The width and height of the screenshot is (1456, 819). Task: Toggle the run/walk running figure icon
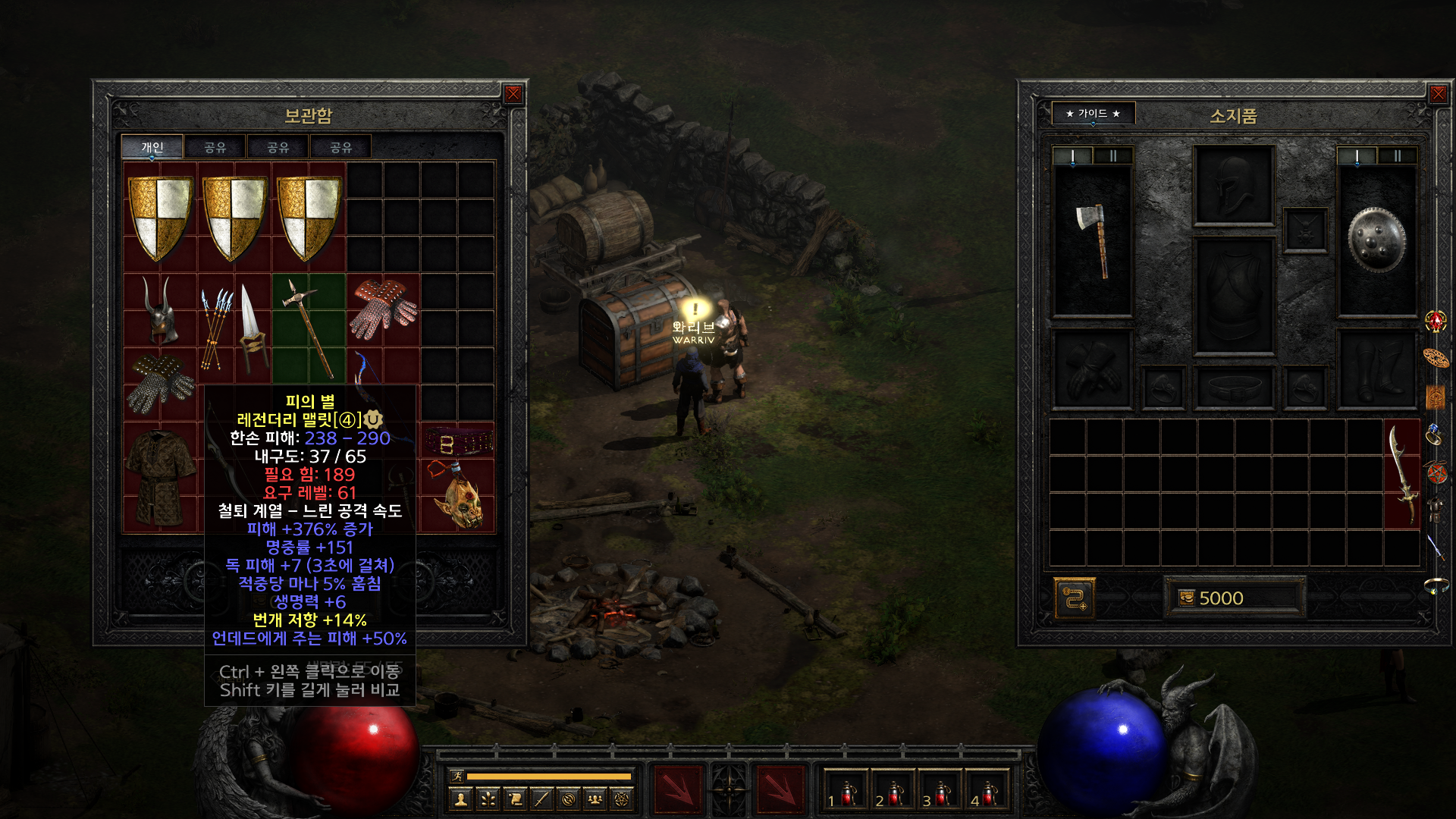(x=457, y=776)
